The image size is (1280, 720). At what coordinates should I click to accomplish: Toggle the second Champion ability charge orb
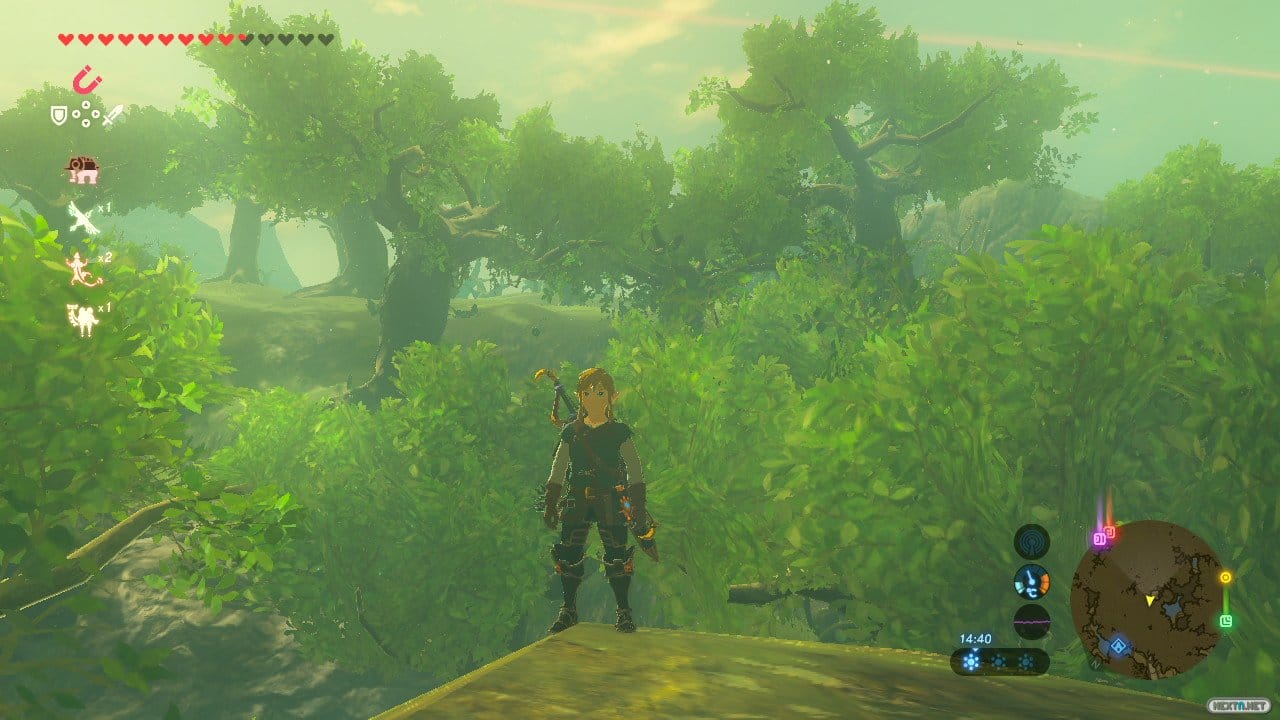click(x=999, y=661)
